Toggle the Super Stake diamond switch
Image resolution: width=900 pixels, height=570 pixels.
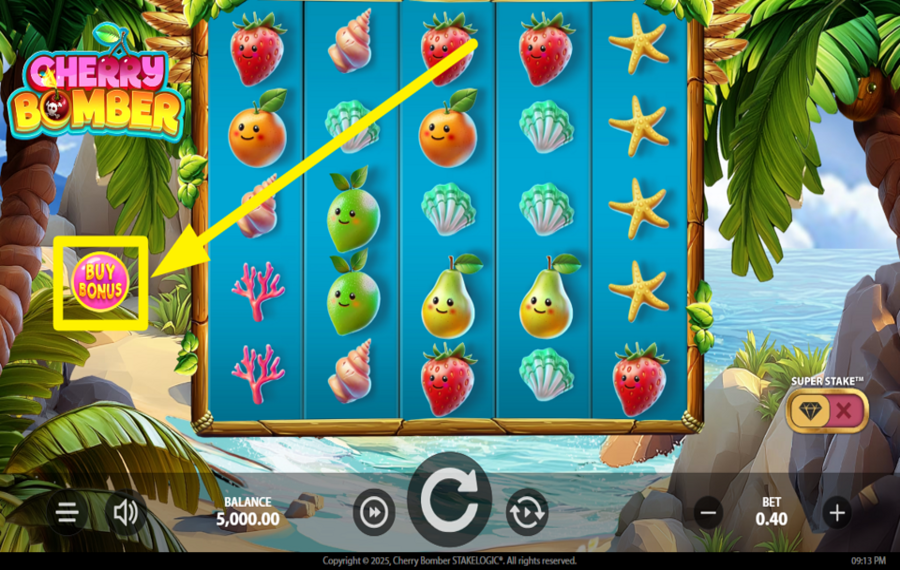click(x=826, y=410)
